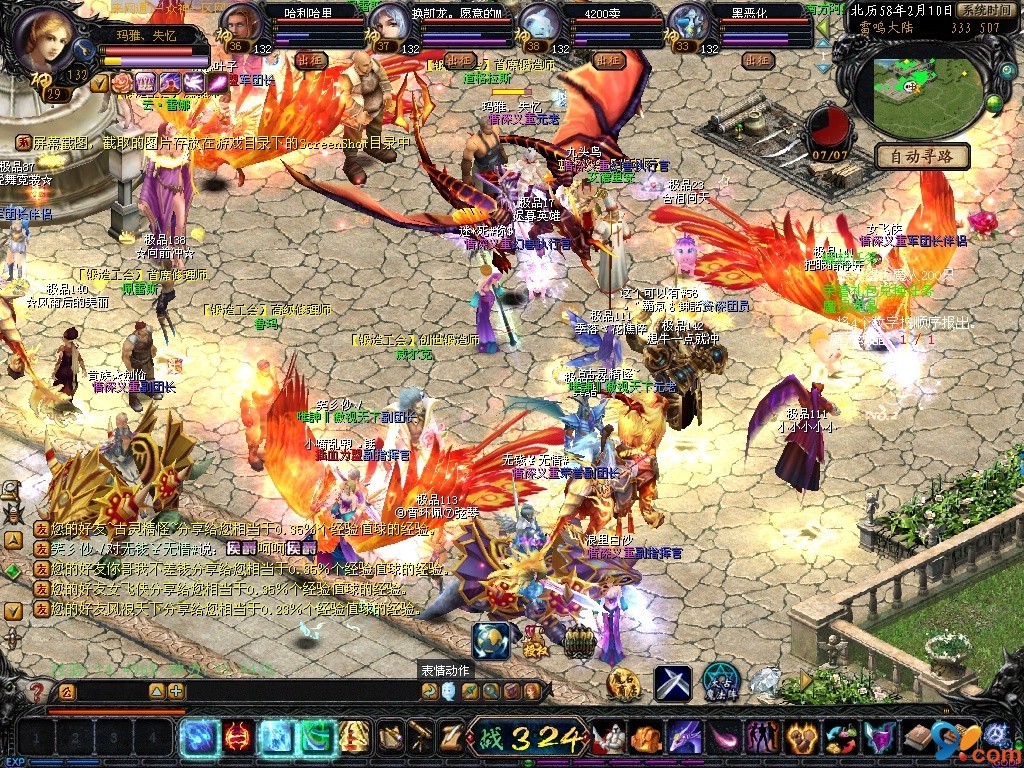Click 出征 under the 黑燕化 pet
The width and height of the screenshot is (1024, 768).
pos(757,60)
